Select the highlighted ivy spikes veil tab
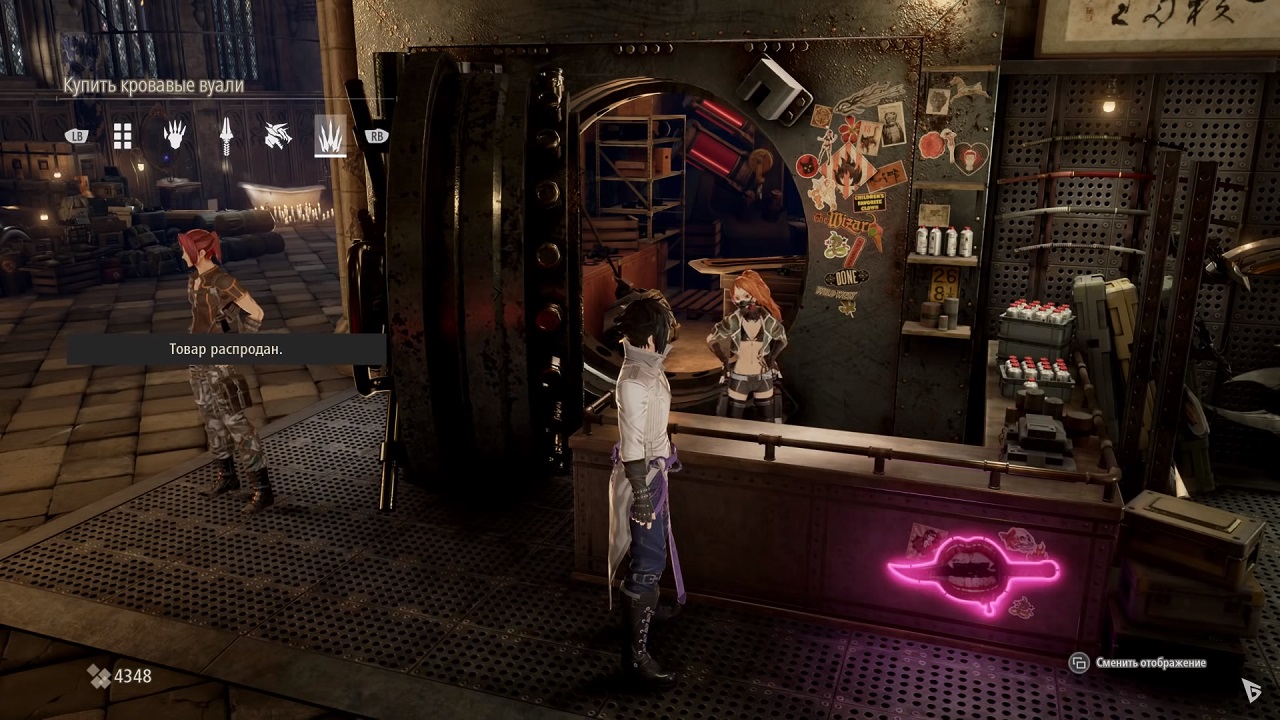 tap(329, 135)
